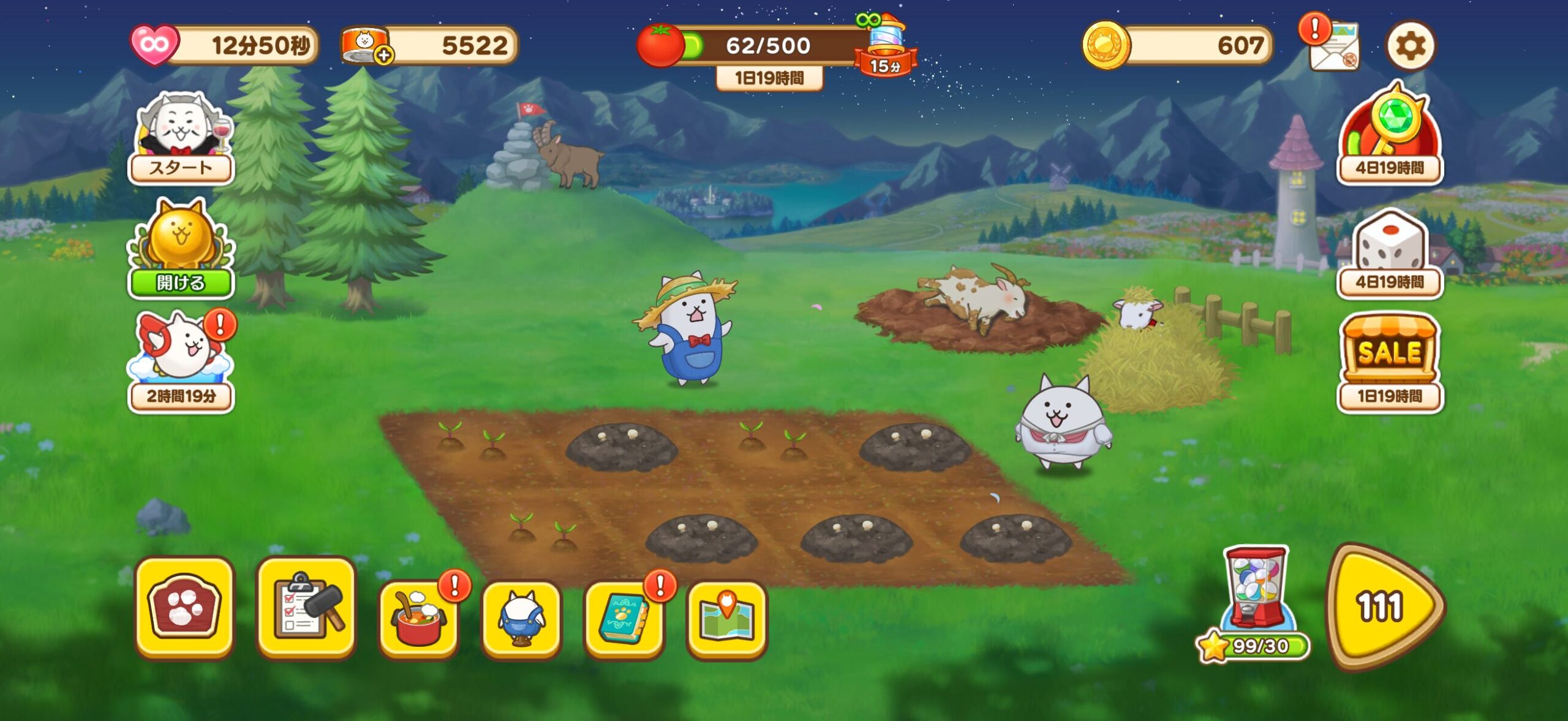Open the gacha capsule machine

point(1256,597)
